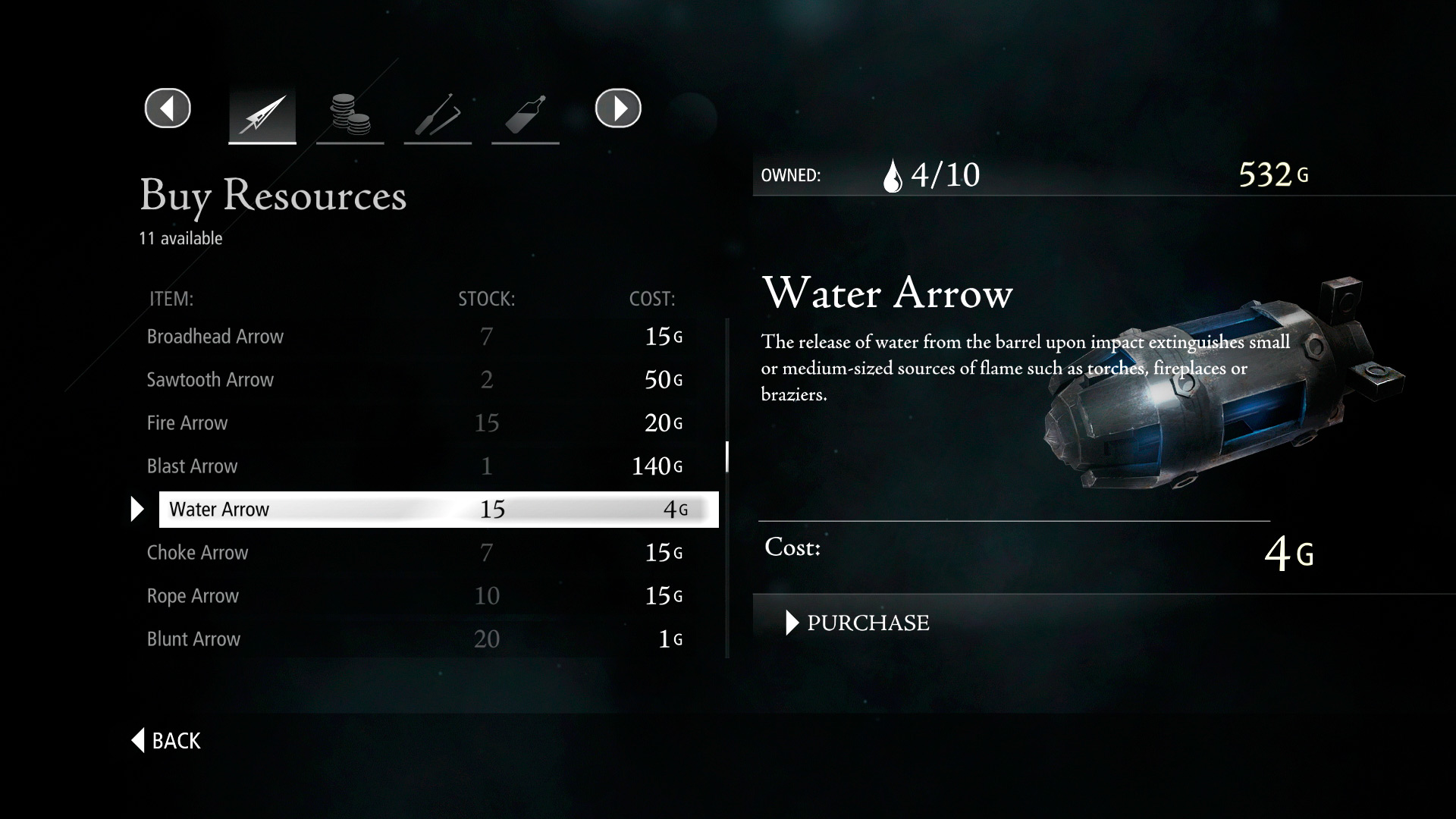1456x819 pixels.
Task: Click the item list scrollbar
Action: (727, 458)
